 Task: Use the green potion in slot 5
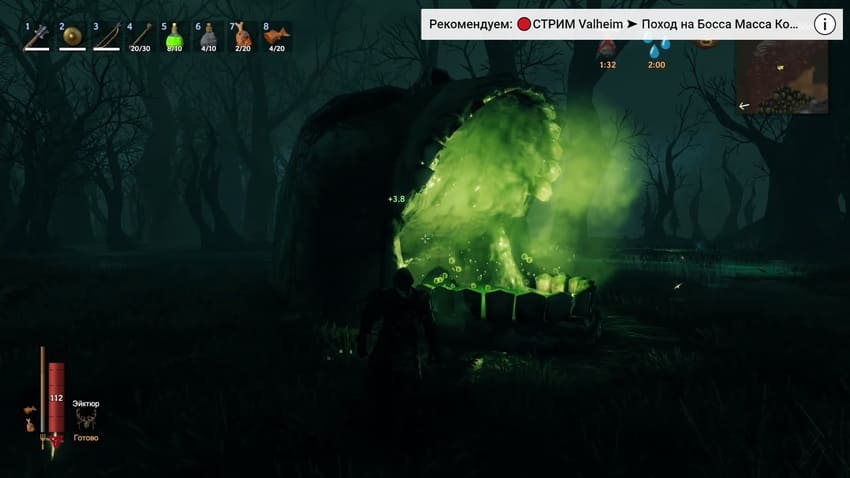(x=174, y=37)
